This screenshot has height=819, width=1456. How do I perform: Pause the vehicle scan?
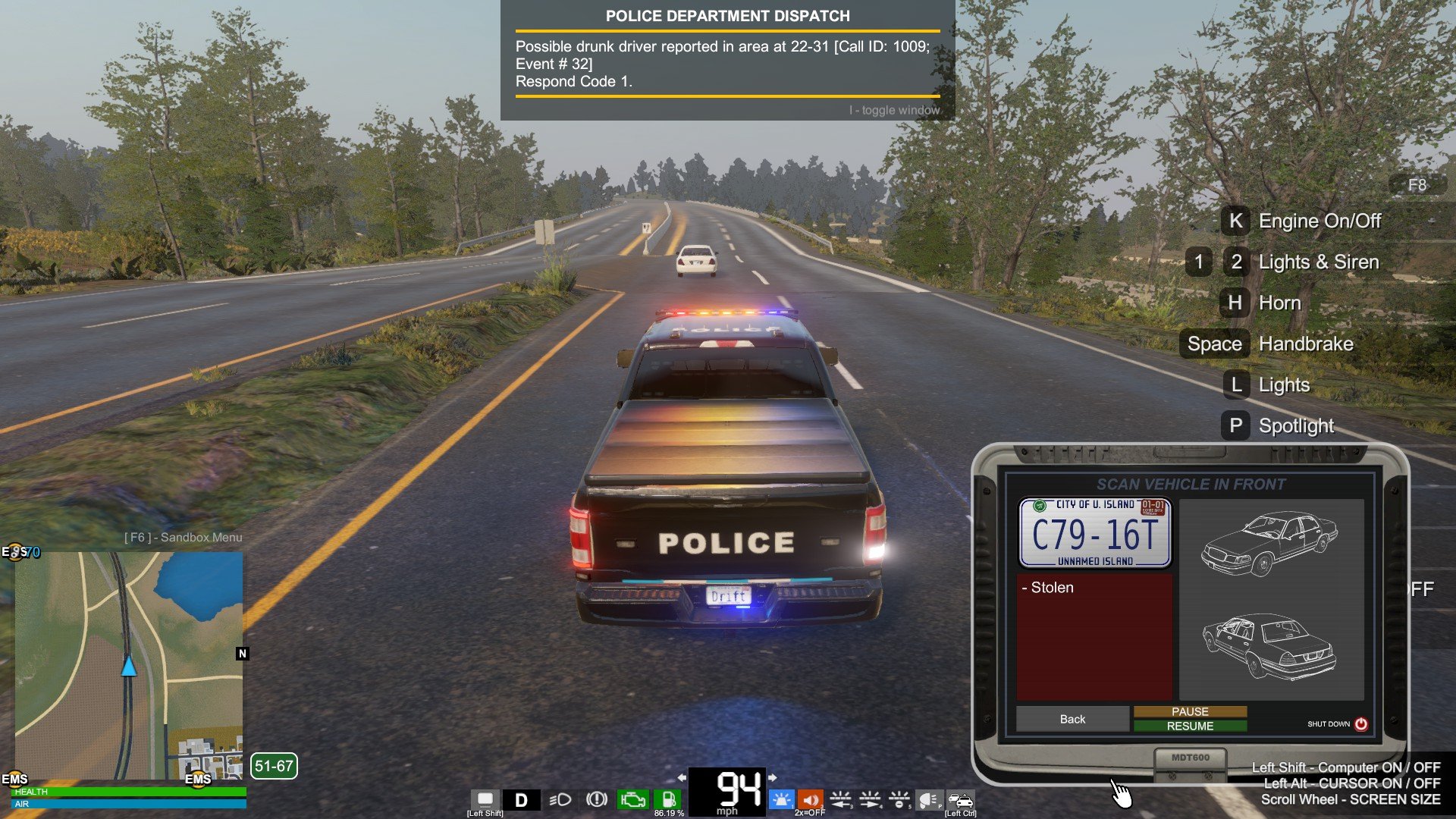[1190, 711]
